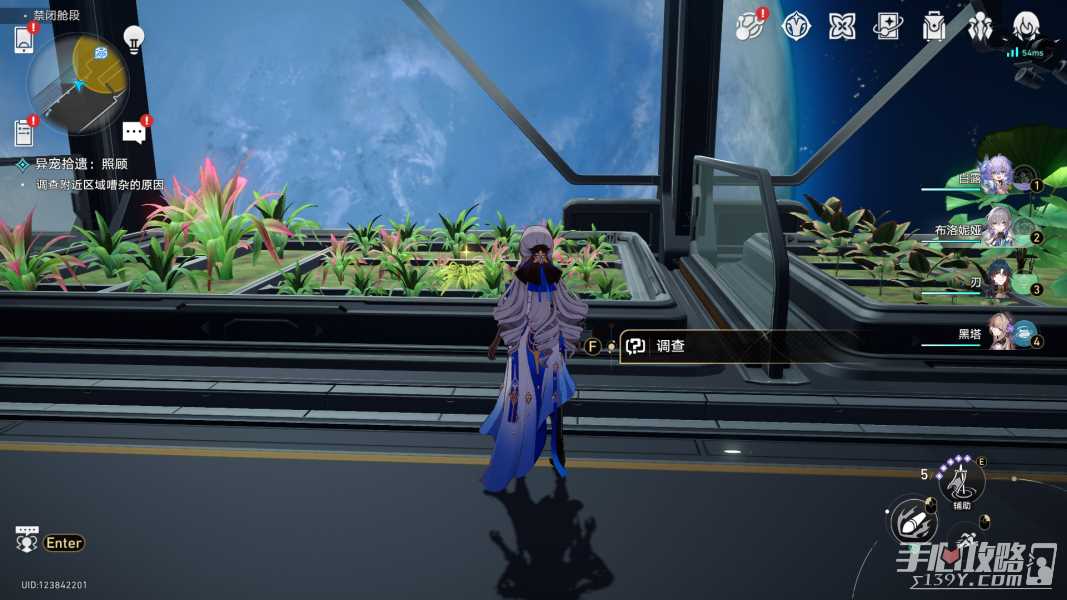Open the phone menu icon

pos(24,40)
